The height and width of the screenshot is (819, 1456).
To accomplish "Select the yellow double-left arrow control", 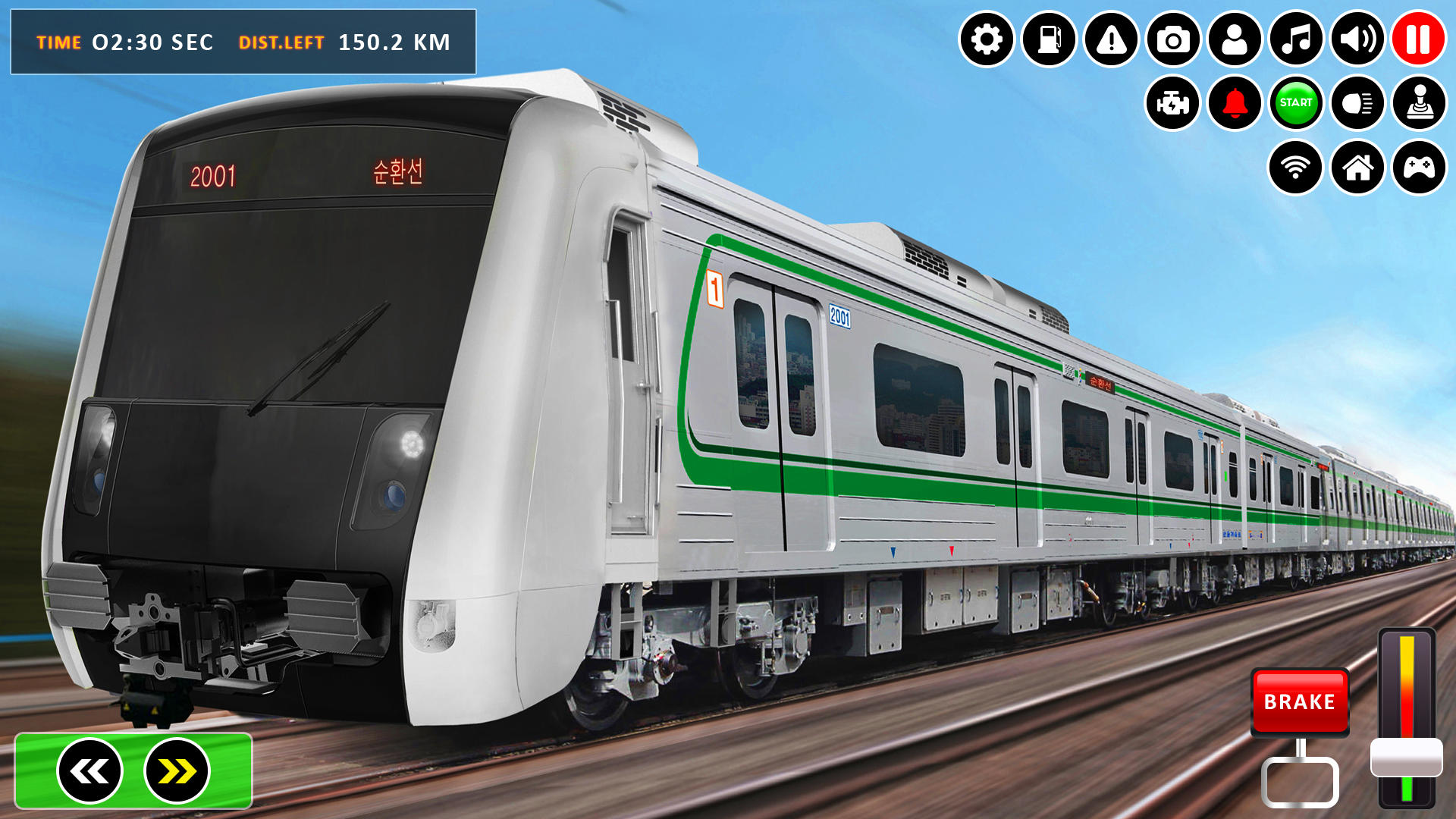I will click(x=89, y=770).
